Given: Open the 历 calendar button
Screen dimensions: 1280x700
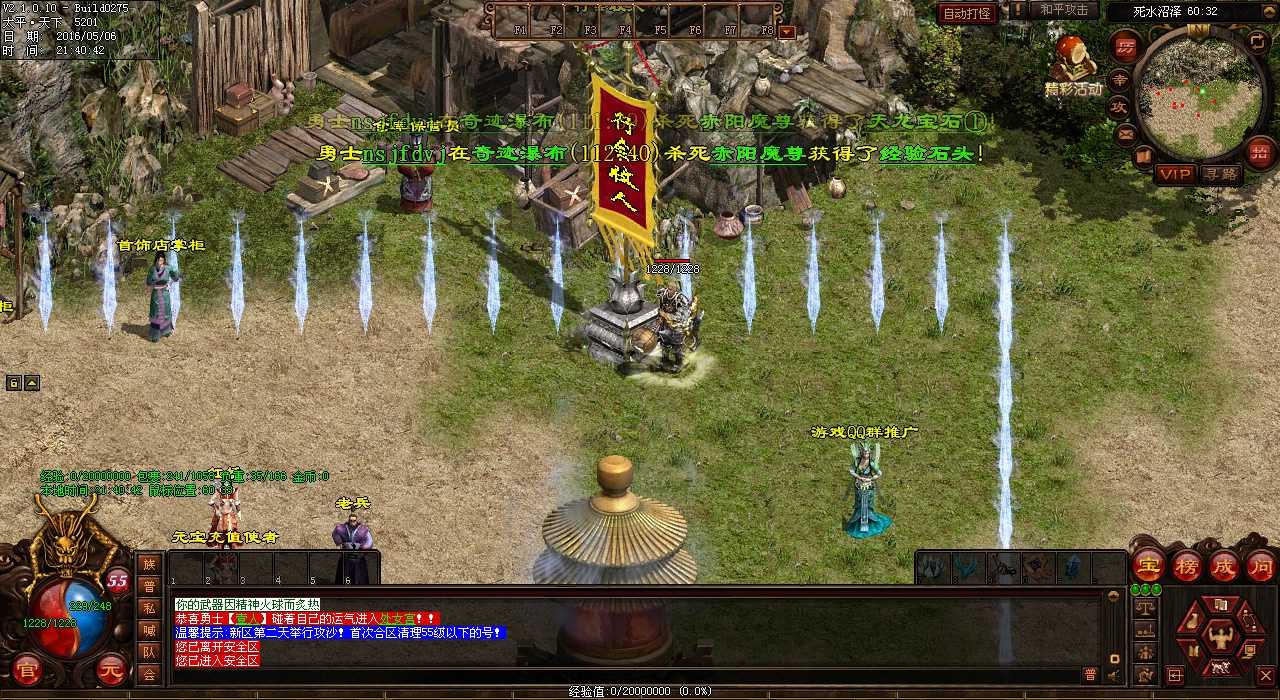Looking at the screenshot, I should tap(1126, 47).
